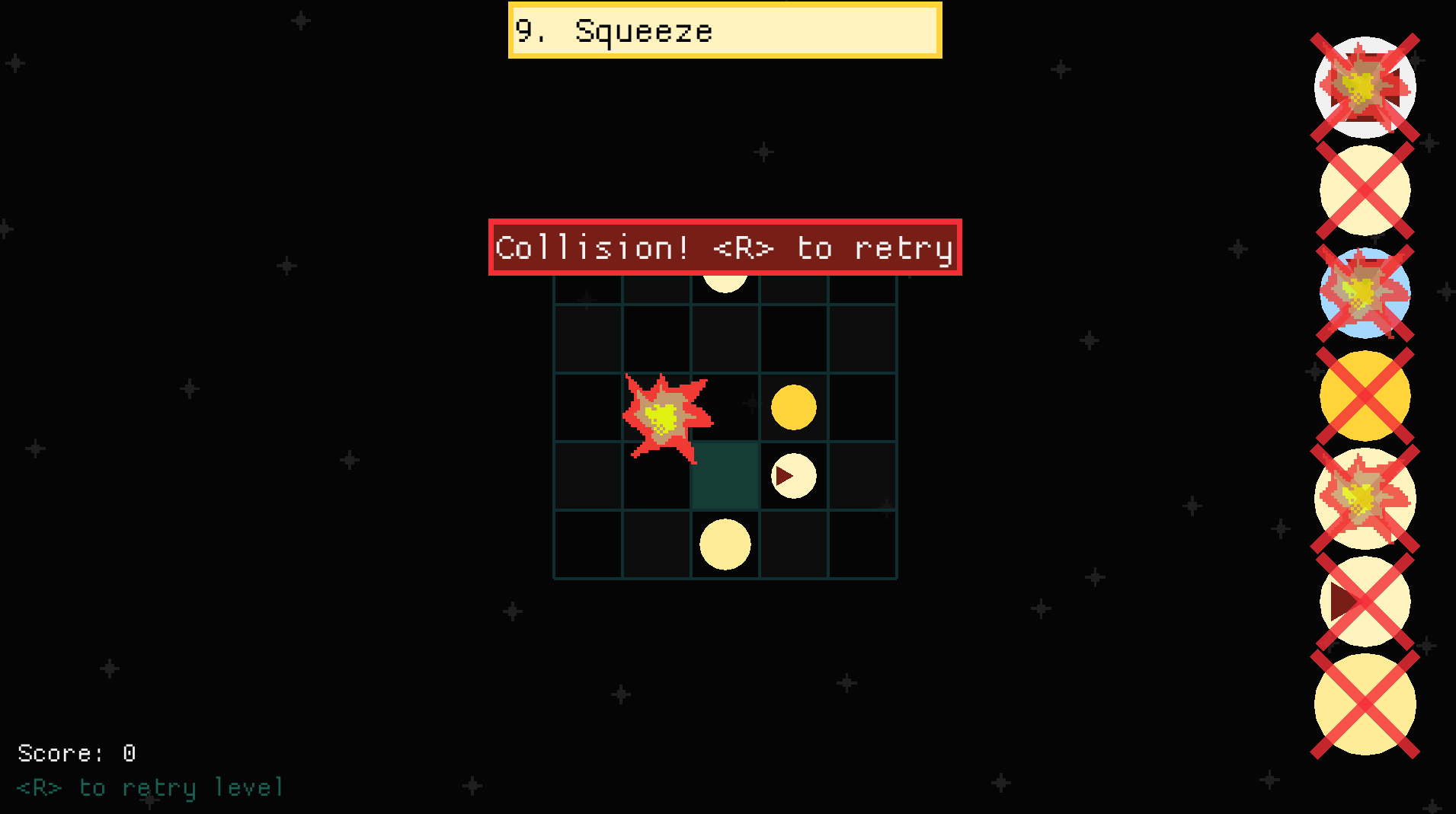Click the dark teal colored grid square
The height and width of the screenshot is (814, 1456).
725,475
